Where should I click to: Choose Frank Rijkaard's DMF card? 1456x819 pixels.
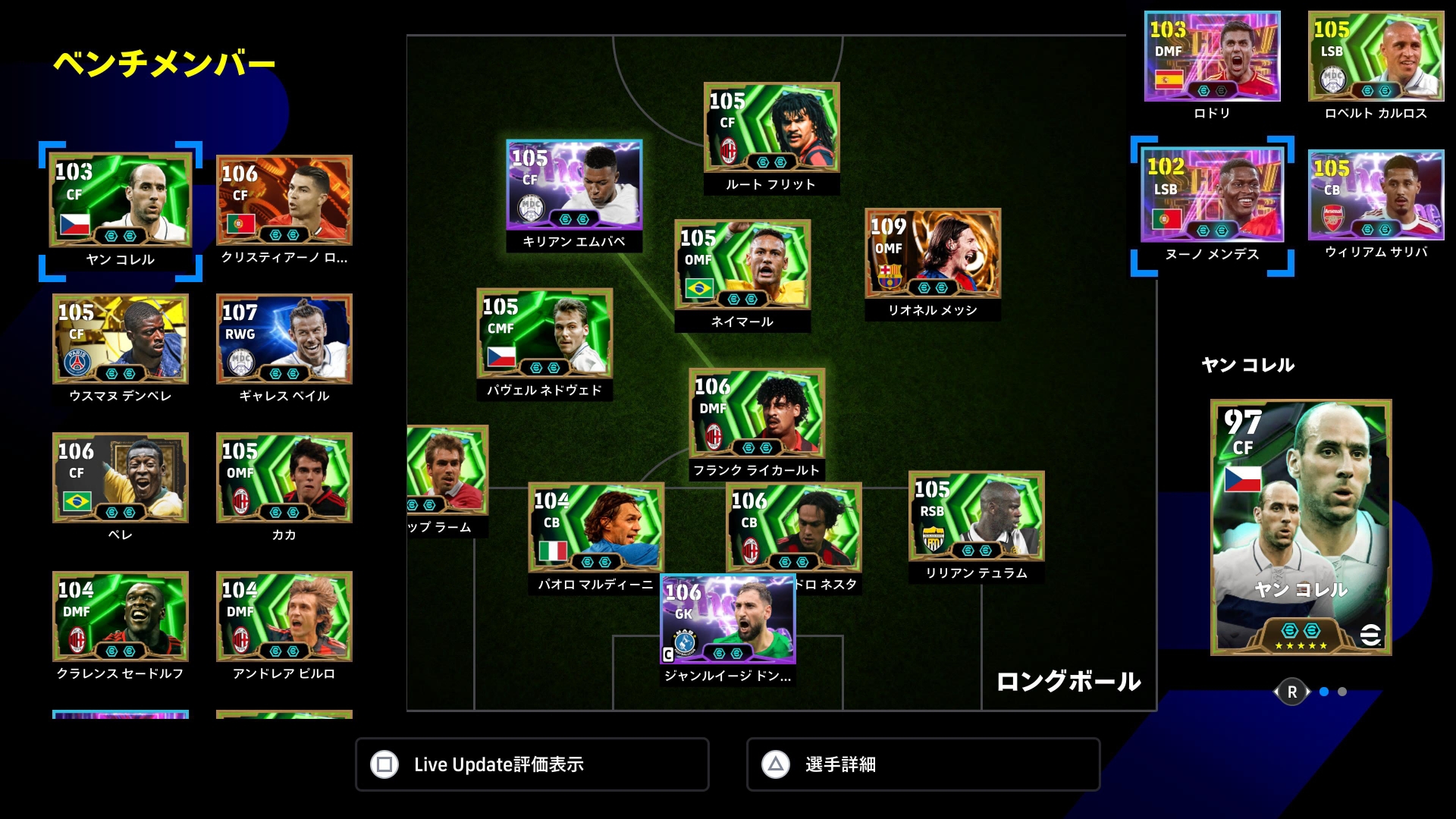pyautogui.click(x=757, y=413)
